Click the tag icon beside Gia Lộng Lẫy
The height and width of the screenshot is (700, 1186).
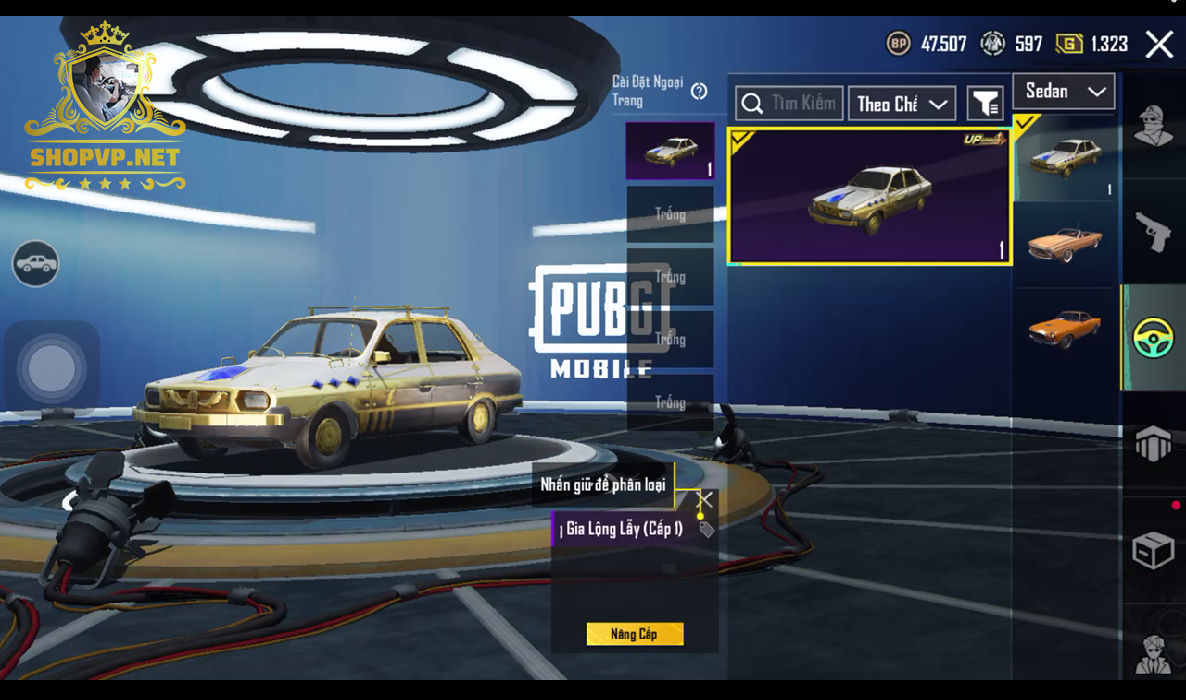706,529
